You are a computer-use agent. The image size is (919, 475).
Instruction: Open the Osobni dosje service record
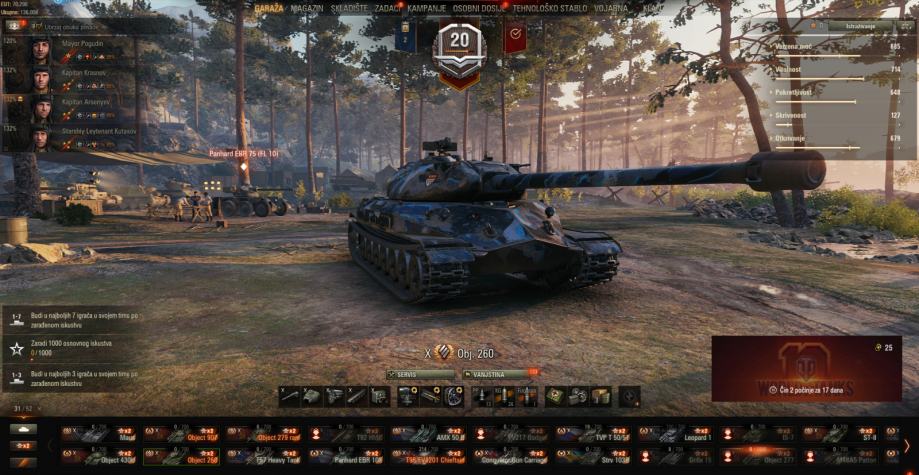(x=479, y=8)
